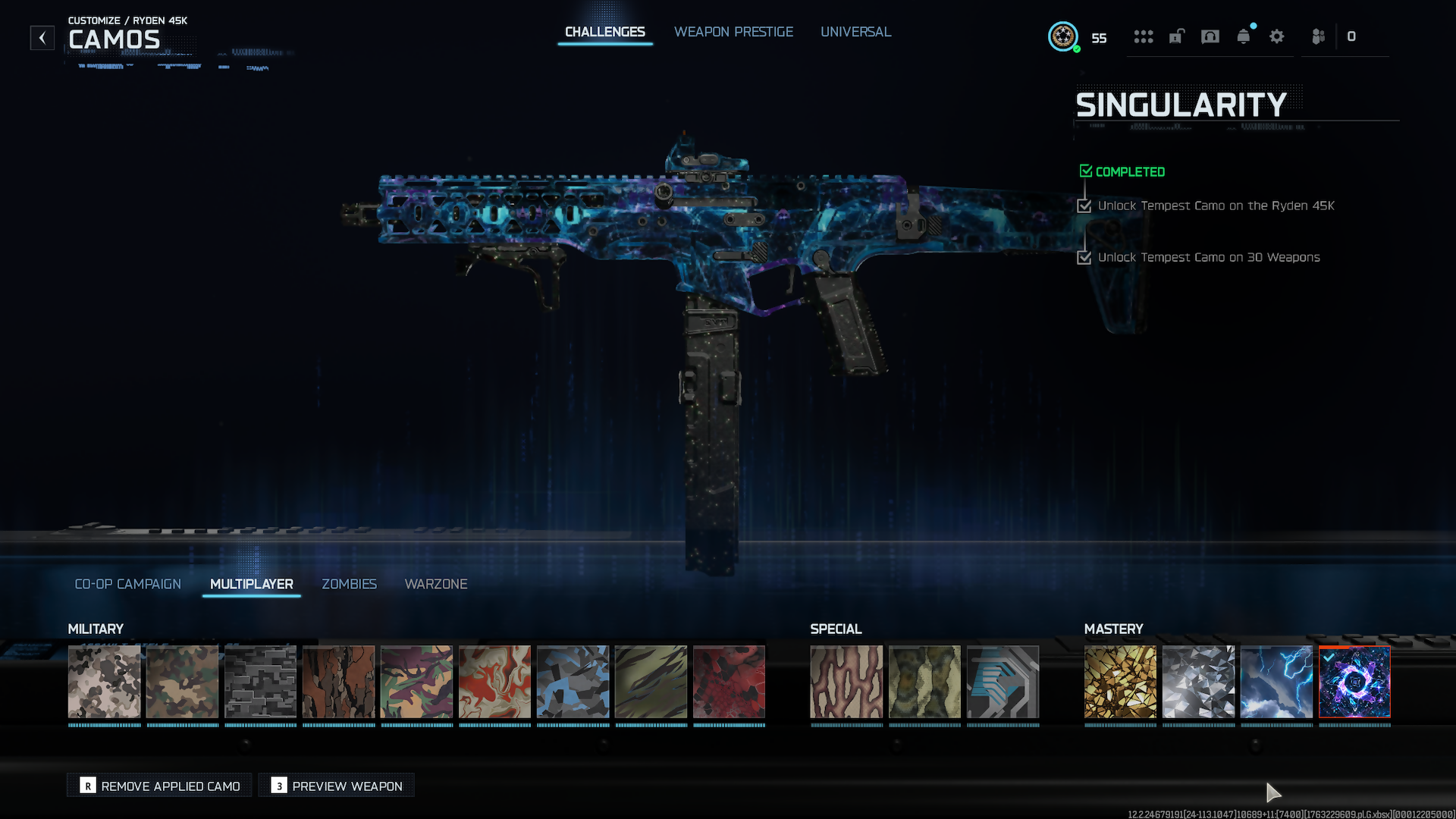Switch to the Weapon Prestige tab
This screenshot has width=1456, height=819.
[x=733, y=32]
